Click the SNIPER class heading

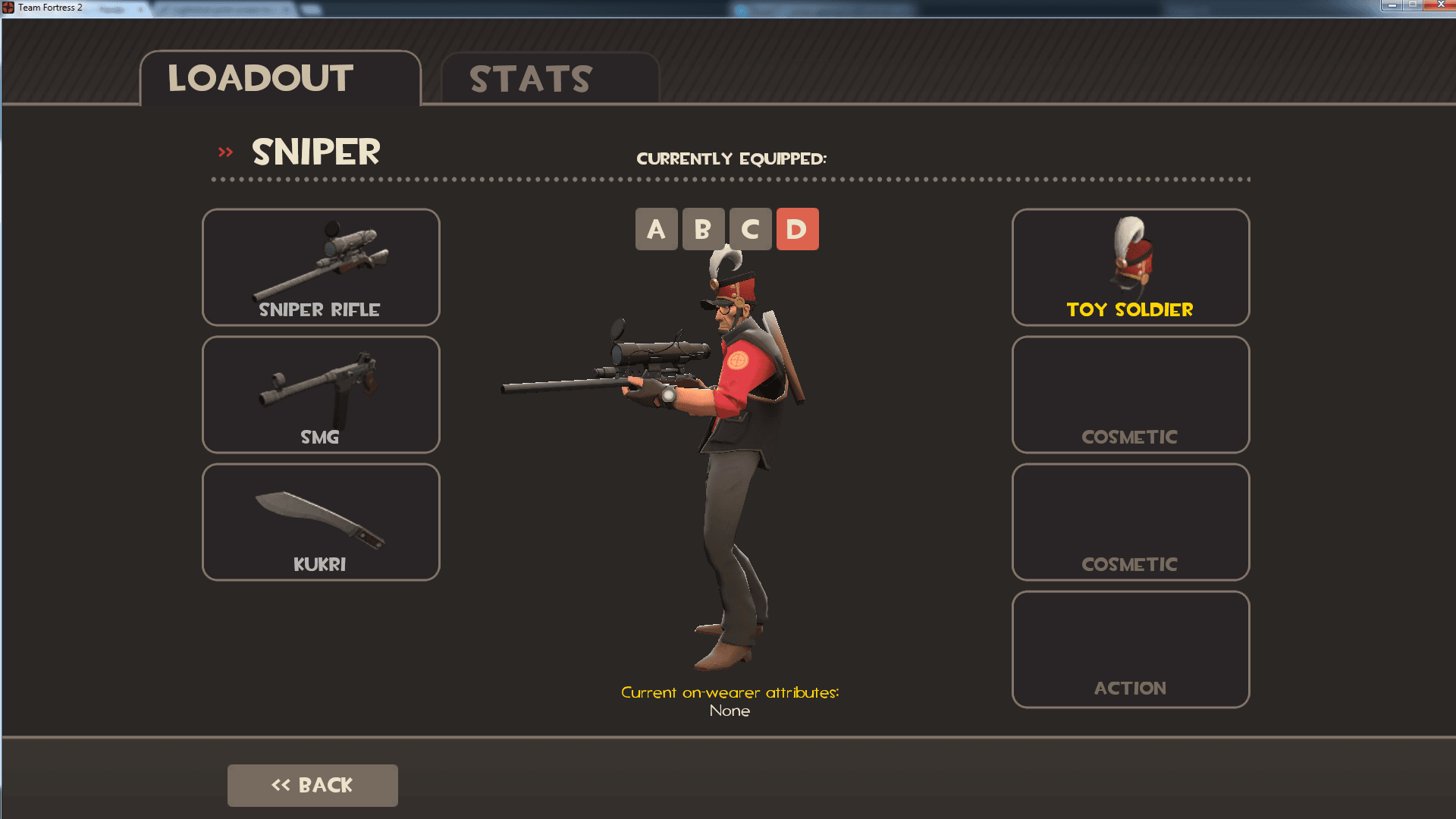(315, 152)
